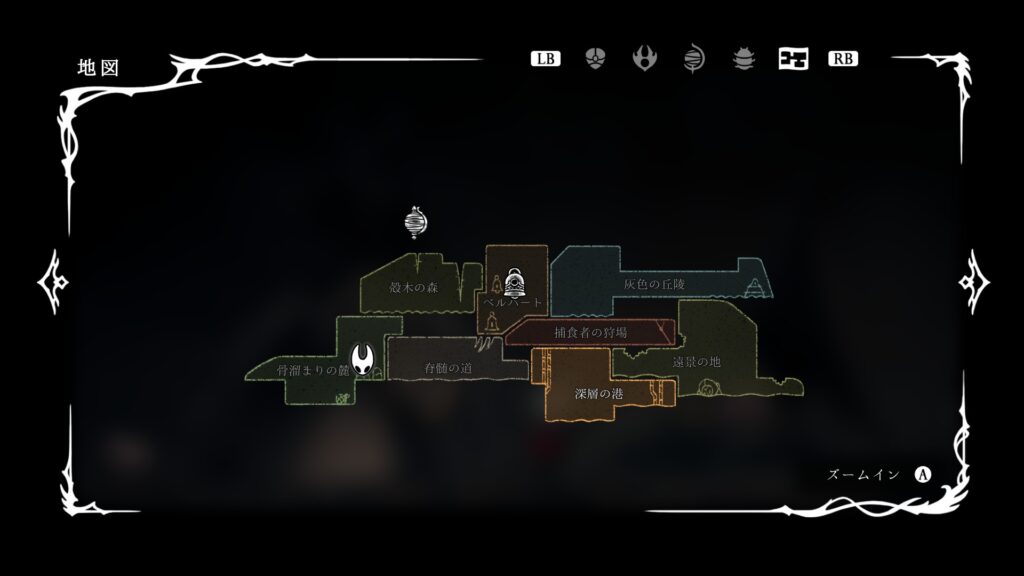Choose the ベルハート area on the map

tap(514, 302)
